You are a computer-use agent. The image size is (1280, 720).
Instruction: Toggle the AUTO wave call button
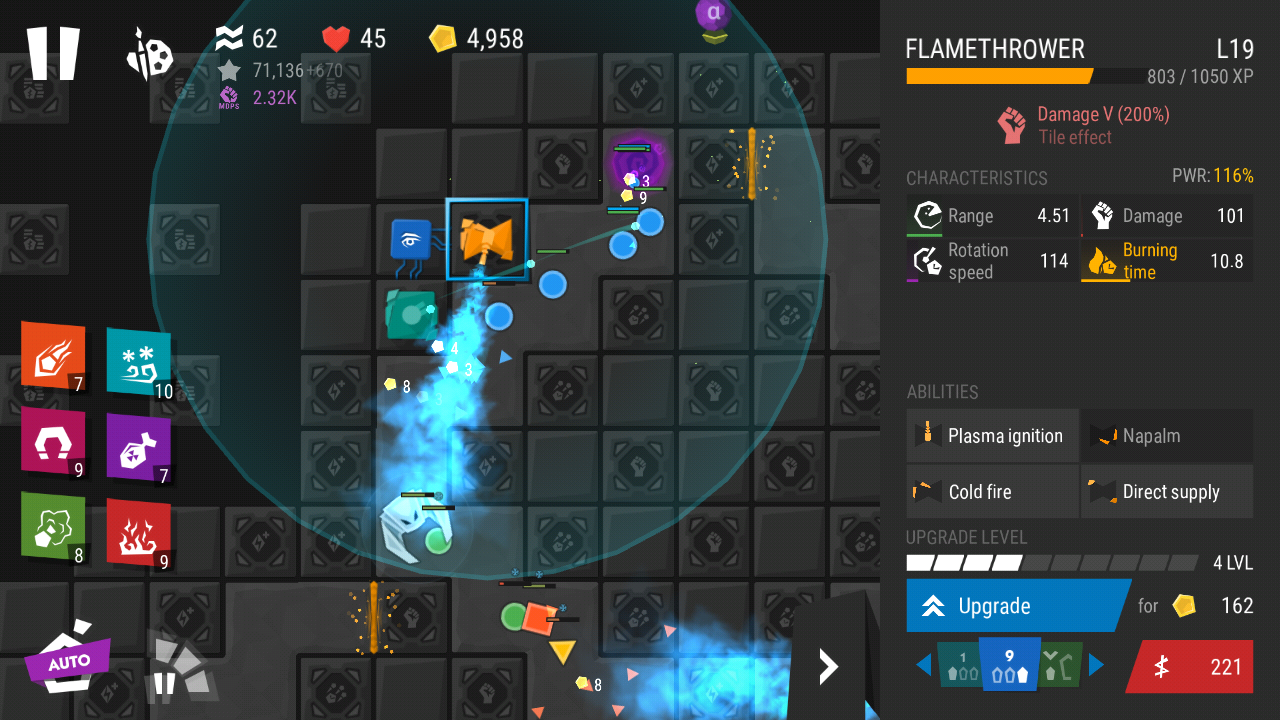click(68, 660)
